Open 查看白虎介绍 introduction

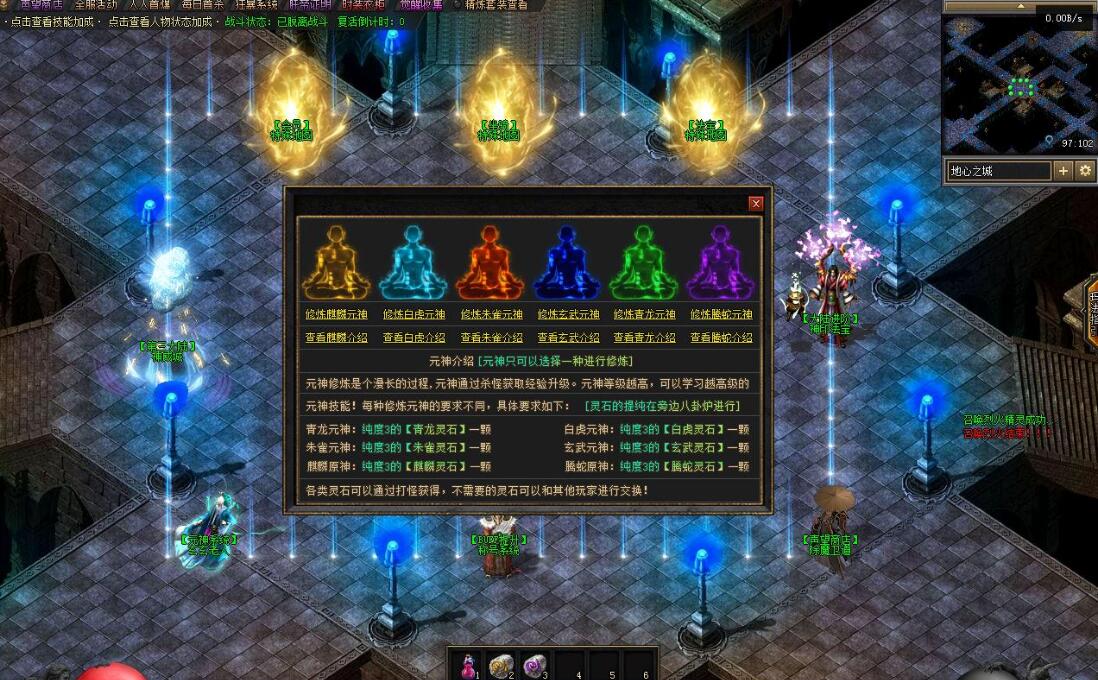pyautogui.click(x=413, y=338)
